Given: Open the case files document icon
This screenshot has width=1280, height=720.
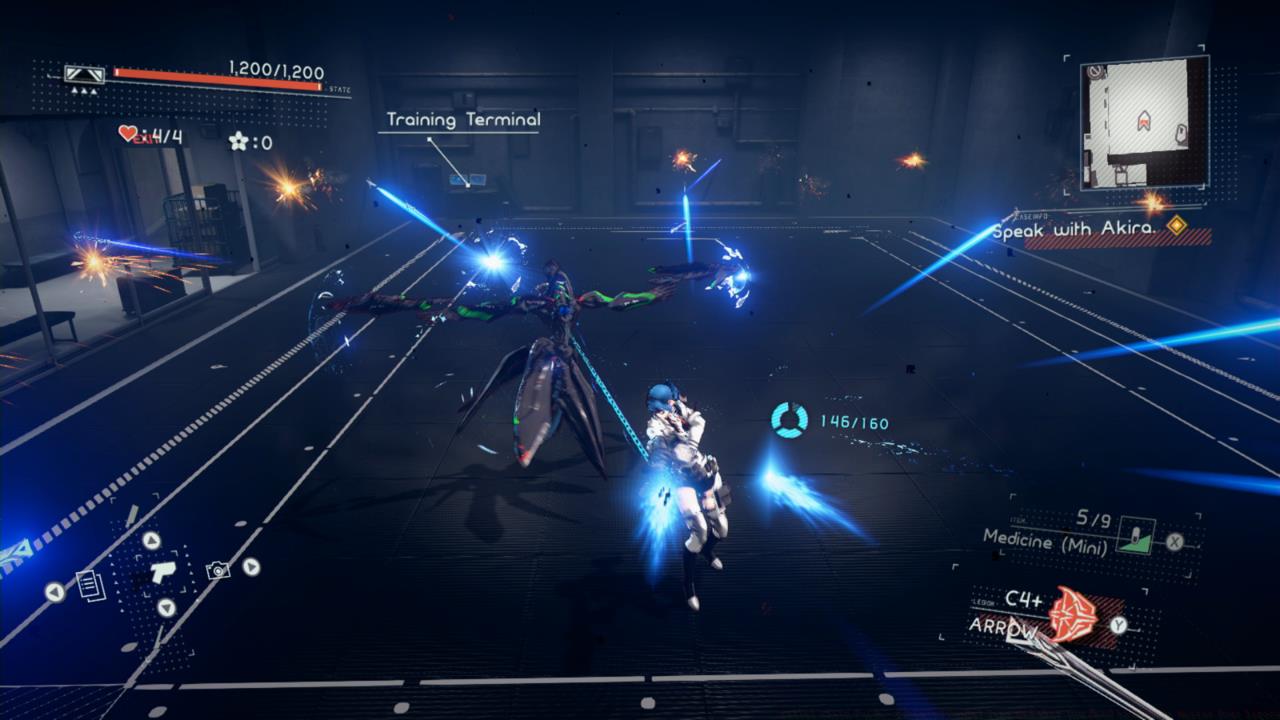Looking at the screenshot, I should pos(90,587).
